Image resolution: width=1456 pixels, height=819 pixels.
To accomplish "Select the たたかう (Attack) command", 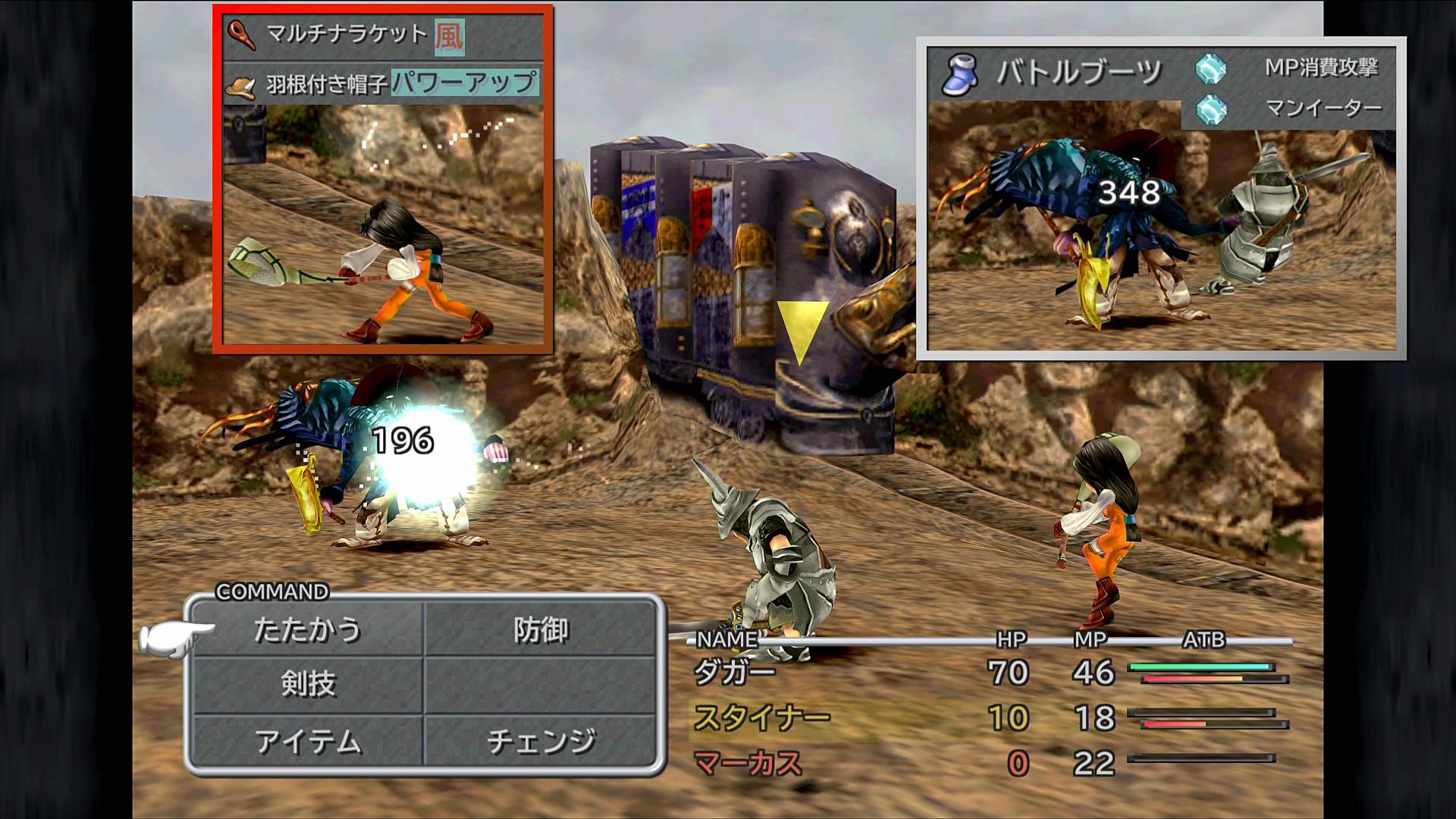I will (x=307, y=630).
